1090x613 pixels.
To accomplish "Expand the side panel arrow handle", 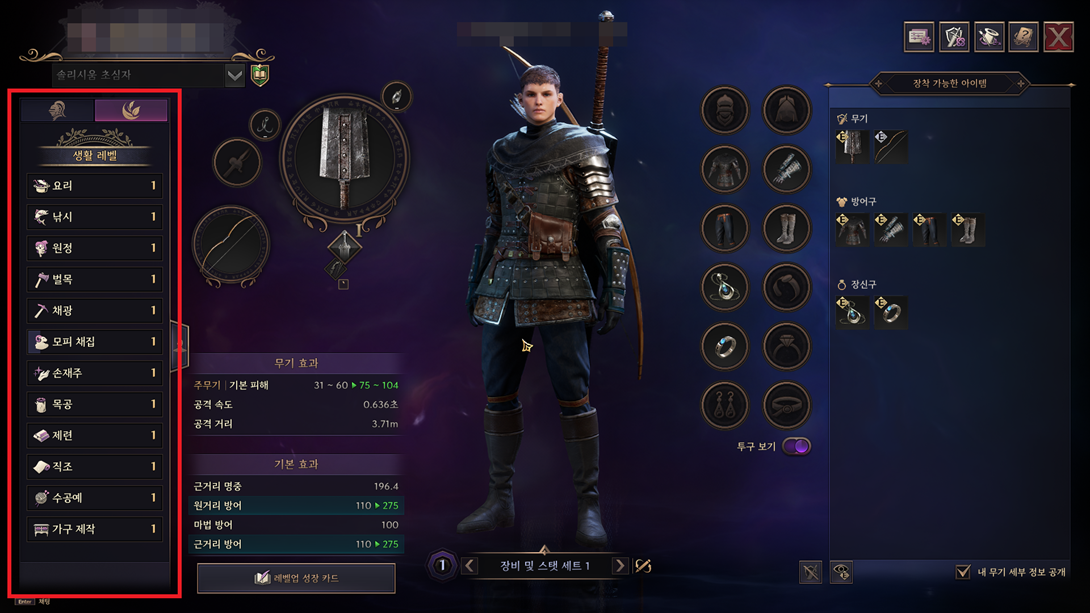I will 180,347.
